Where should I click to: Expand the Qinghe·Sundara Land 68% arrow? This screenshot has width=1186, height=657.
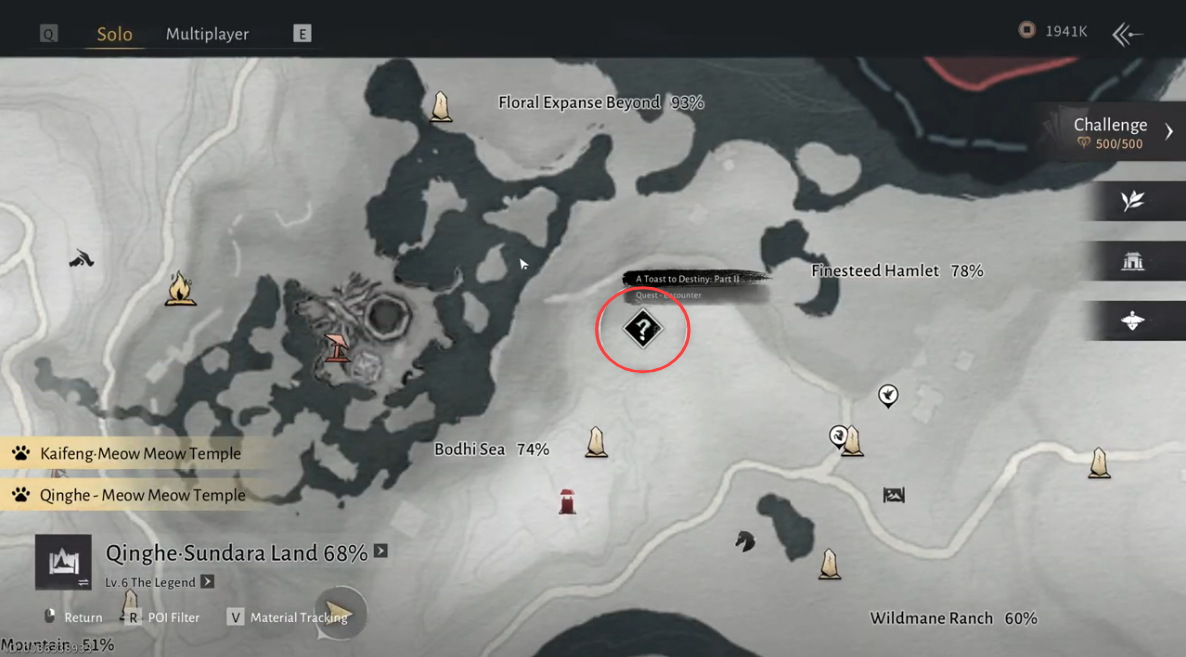pos(381,551)
